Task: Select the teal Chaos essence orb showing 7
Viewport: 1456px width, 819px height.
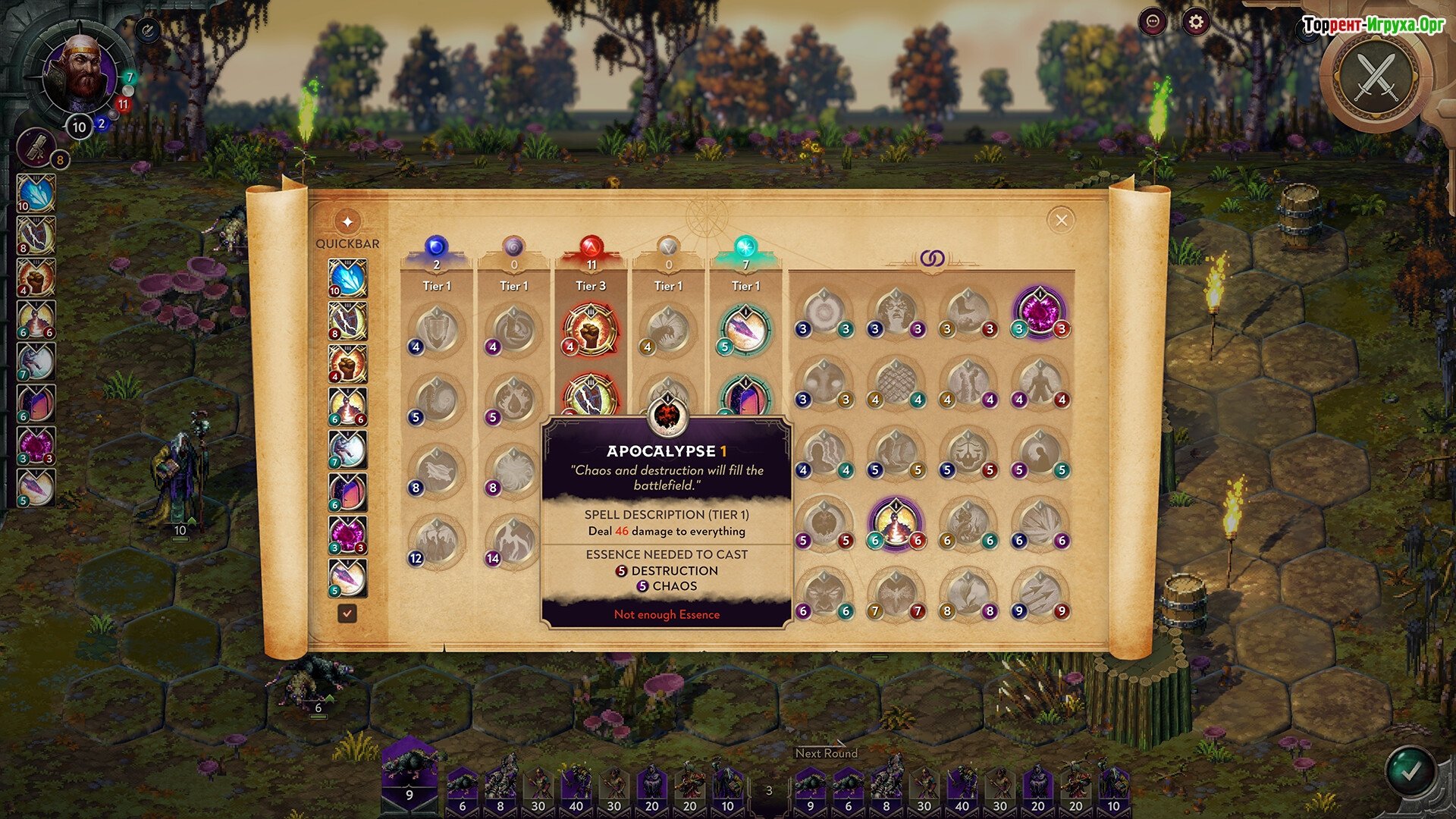Action: coord(745,246)
